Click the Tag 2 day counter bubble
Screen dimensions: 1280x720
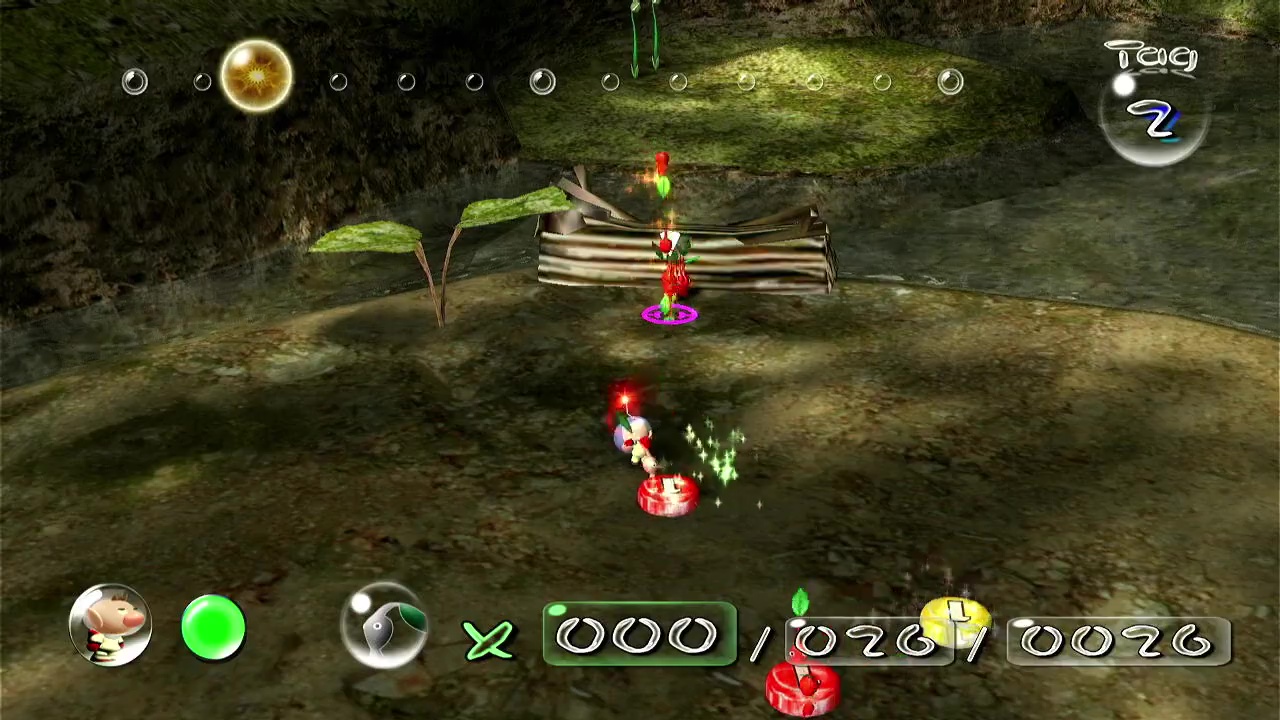[1154, 115]
